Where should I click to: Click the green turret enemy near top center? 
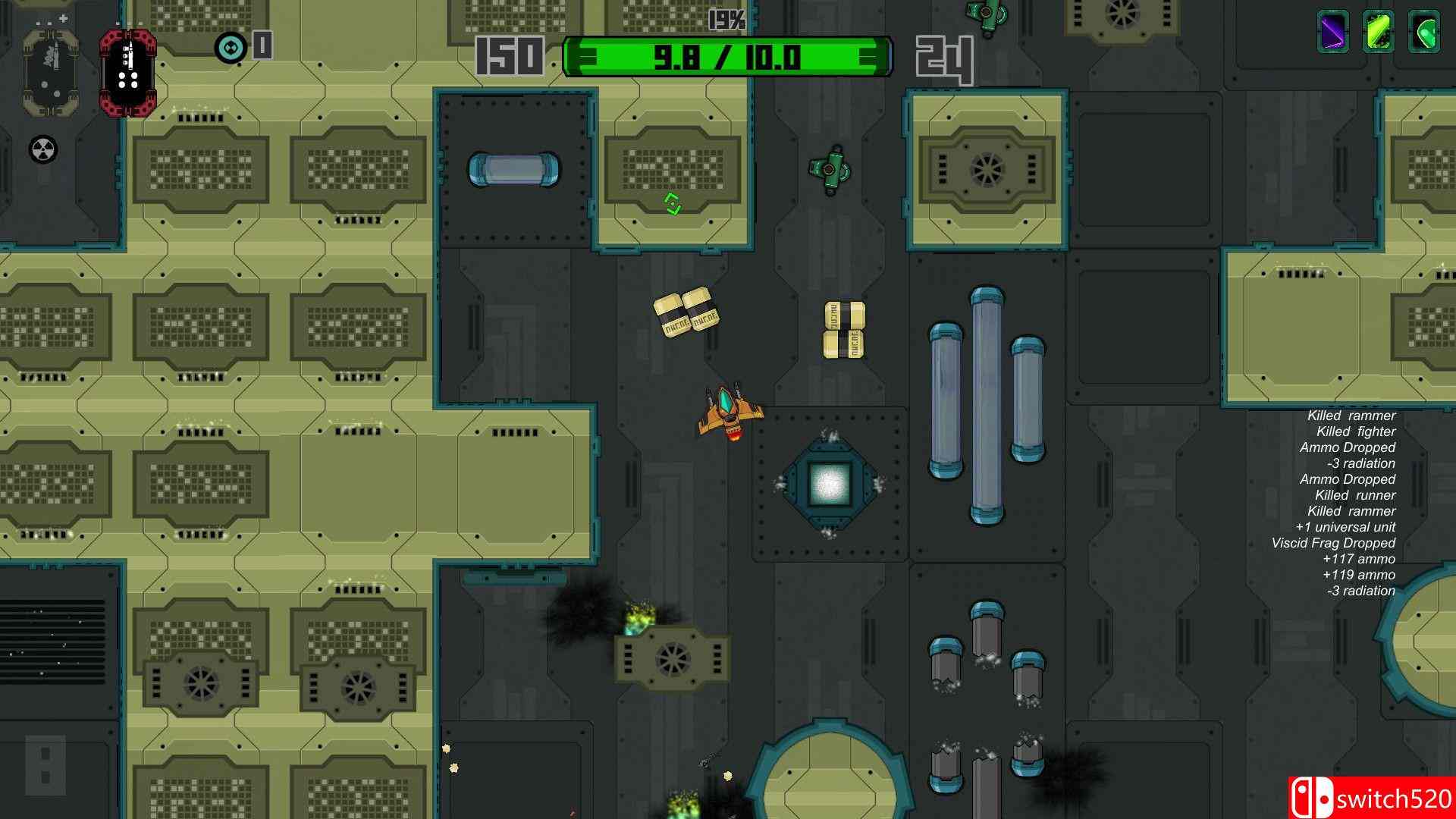point(829,168)
